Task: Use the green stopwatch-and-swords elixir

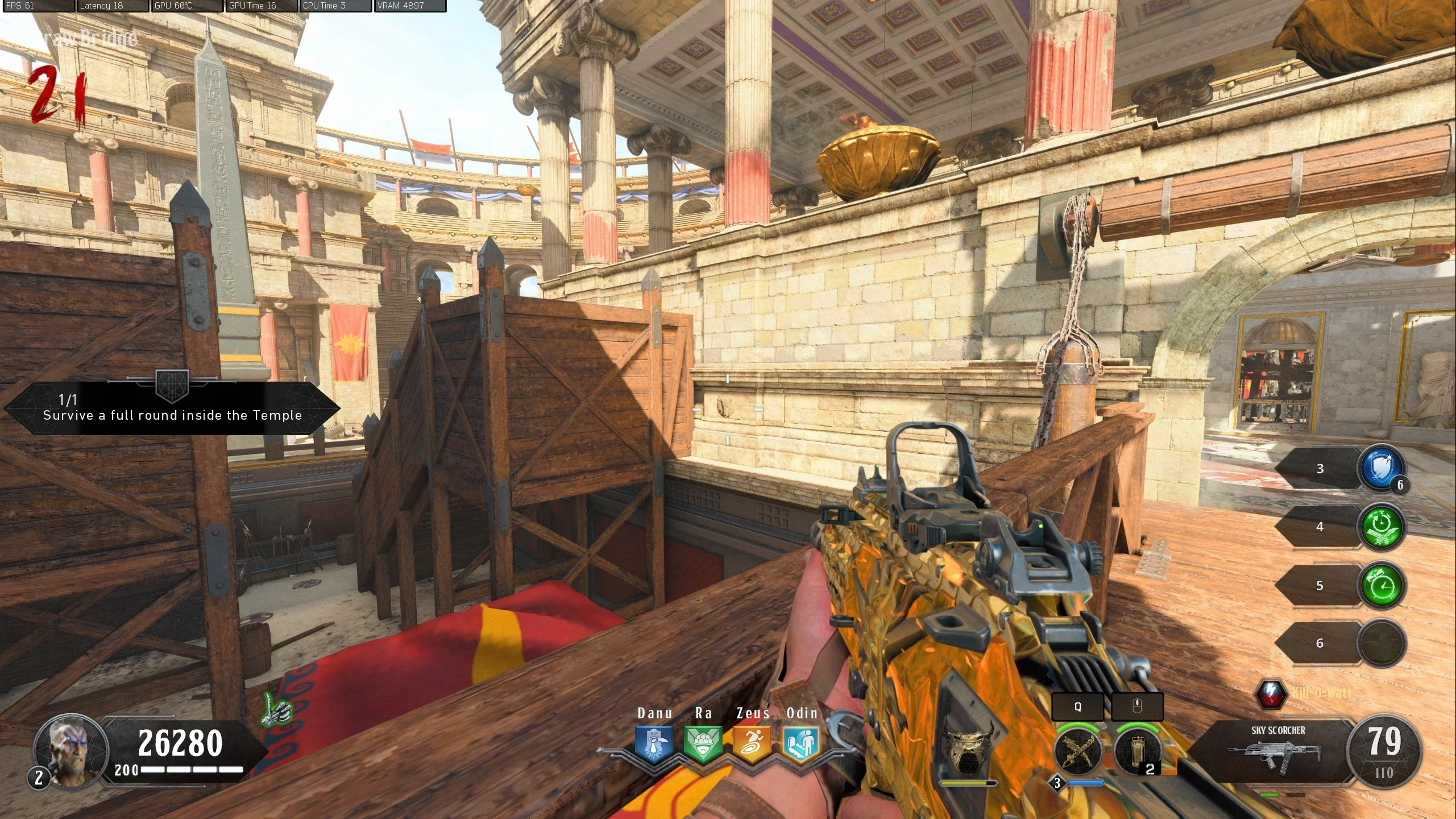Action: [x=1382, y=527]
